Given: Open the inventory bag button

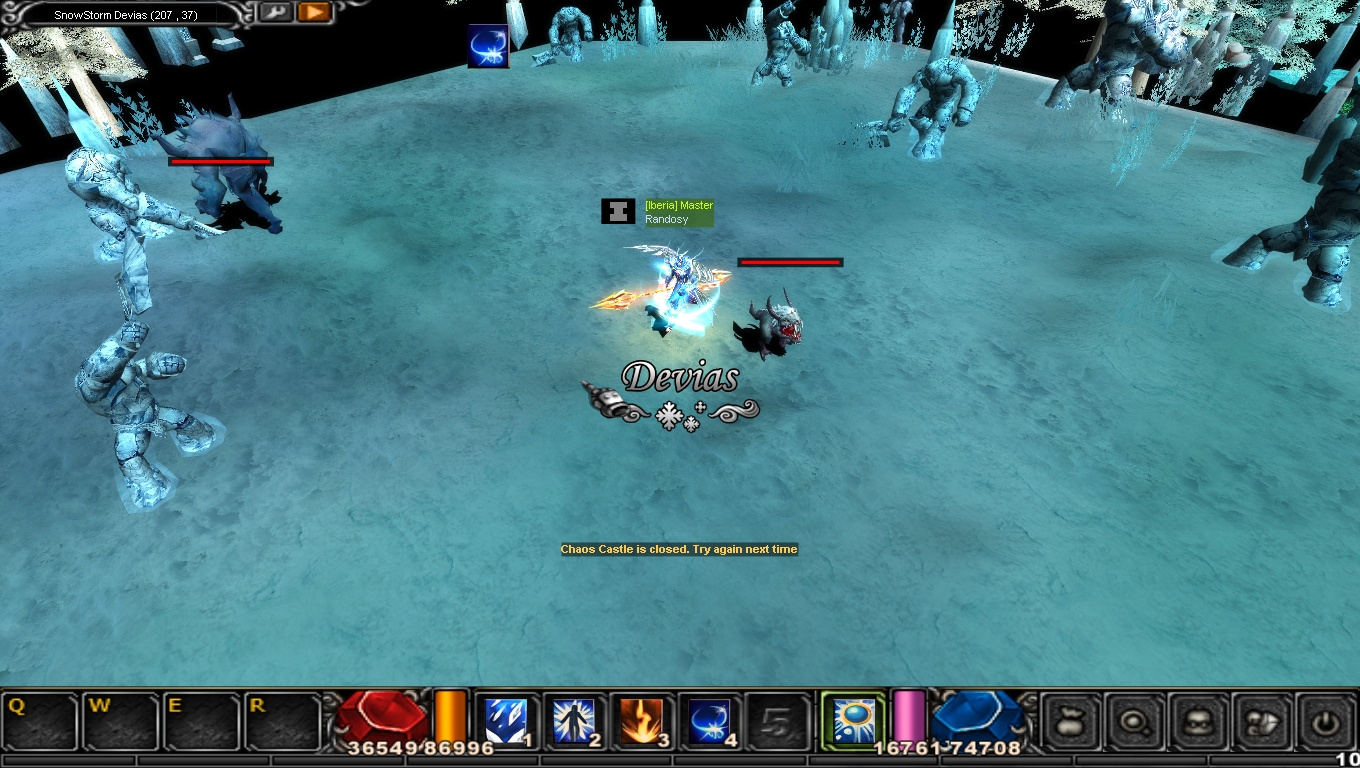Looking at the screenshot, I should pos(1071,721).
